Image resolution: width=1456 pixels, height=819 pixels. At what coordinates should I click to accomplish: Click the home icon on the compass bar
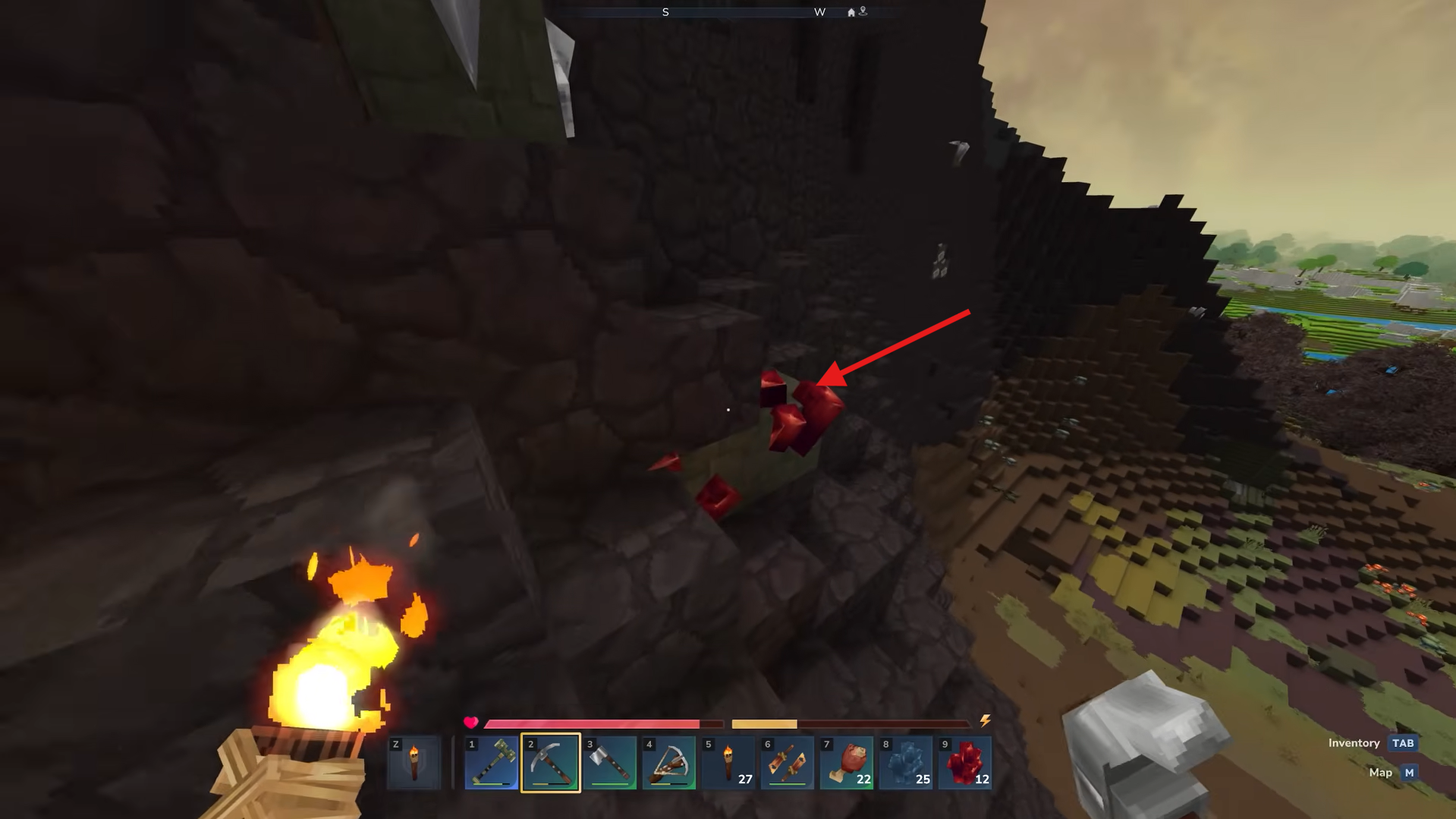[850, 12]
